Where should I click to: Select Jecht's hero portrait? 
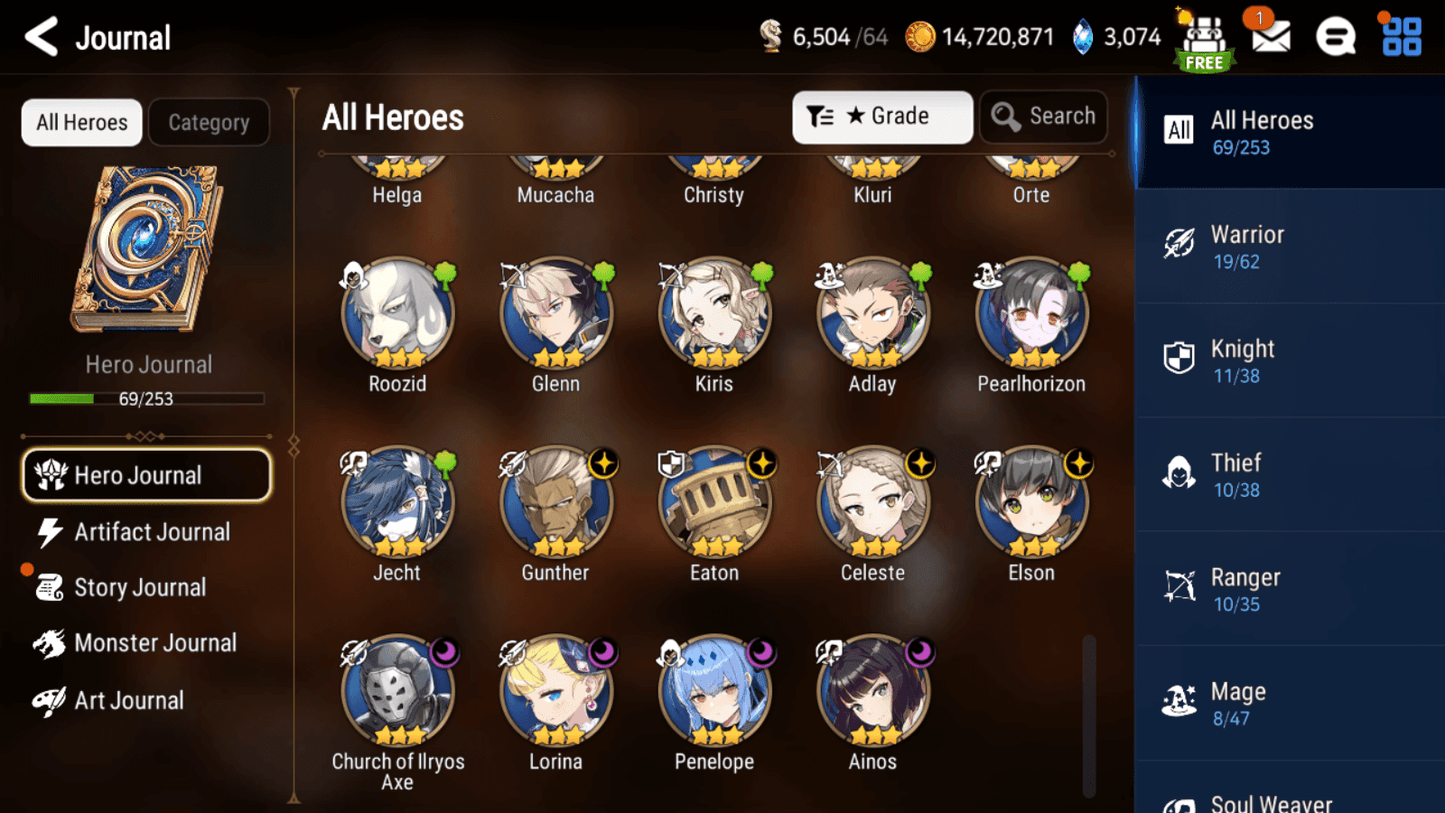(x=397, y=502)
